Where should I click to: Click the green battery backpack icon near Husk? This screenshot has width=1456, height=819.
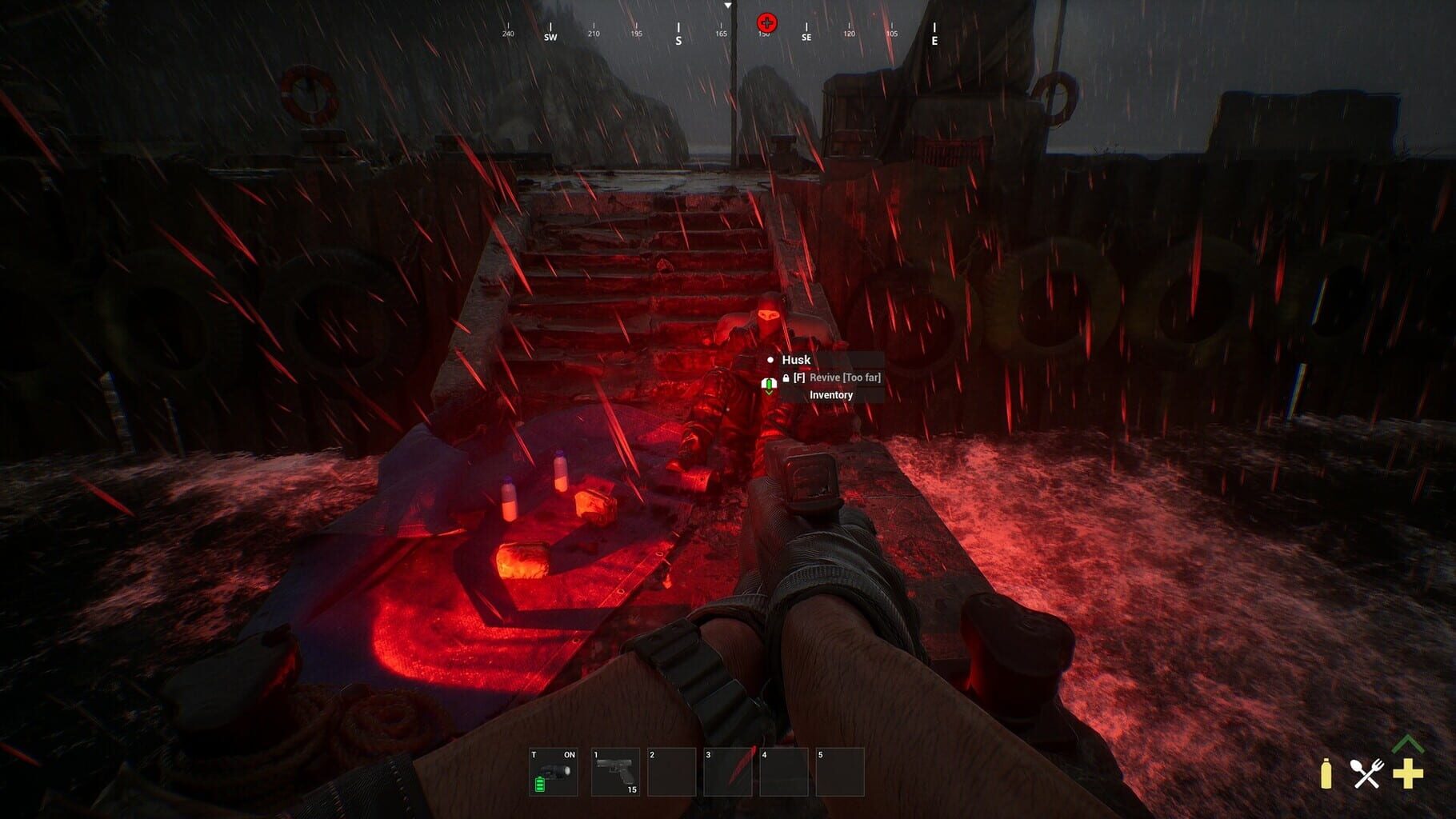click(x=769, y=383)
